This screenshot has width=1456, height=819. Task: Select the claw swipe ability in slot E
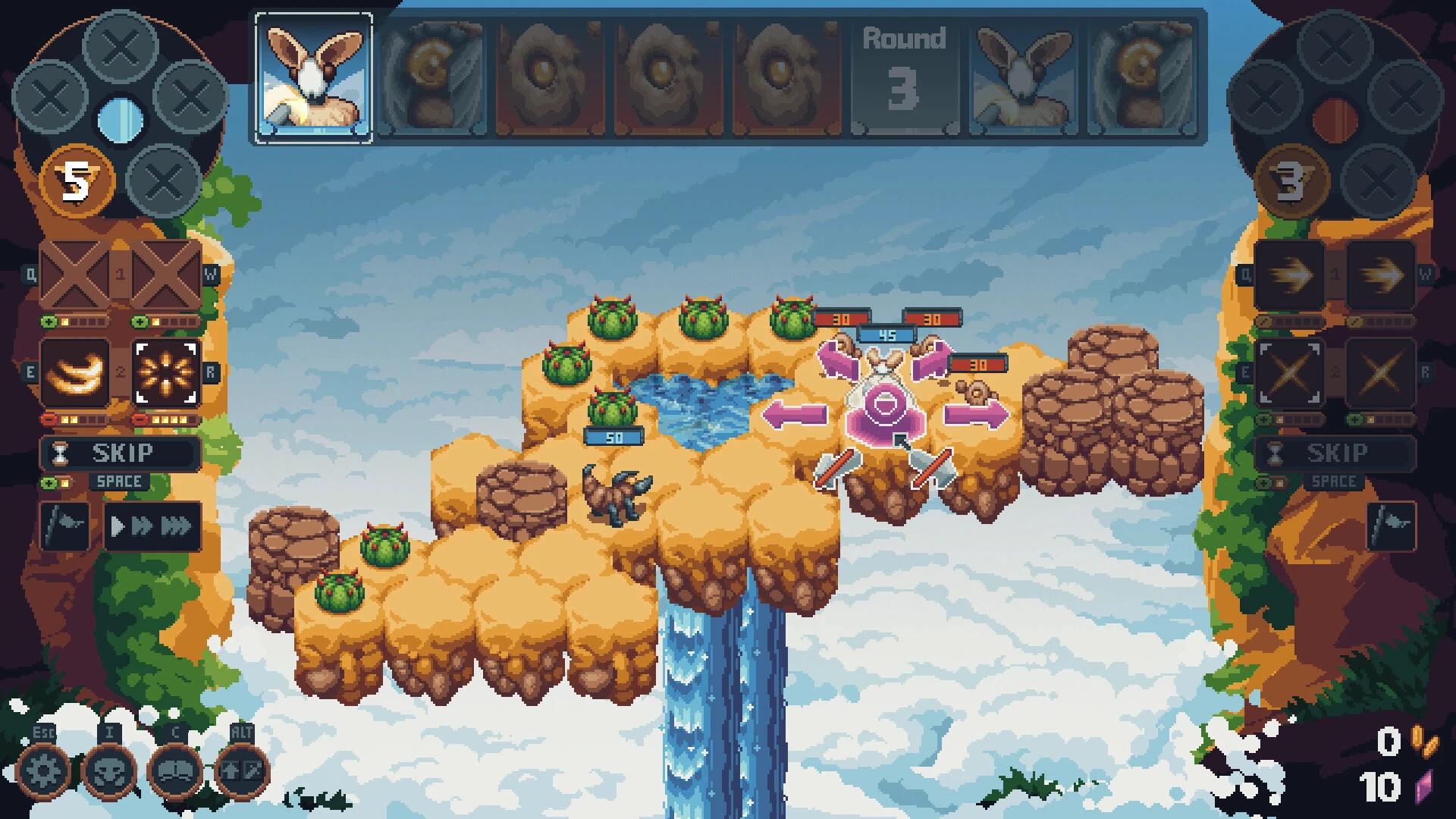click(74, 371)
